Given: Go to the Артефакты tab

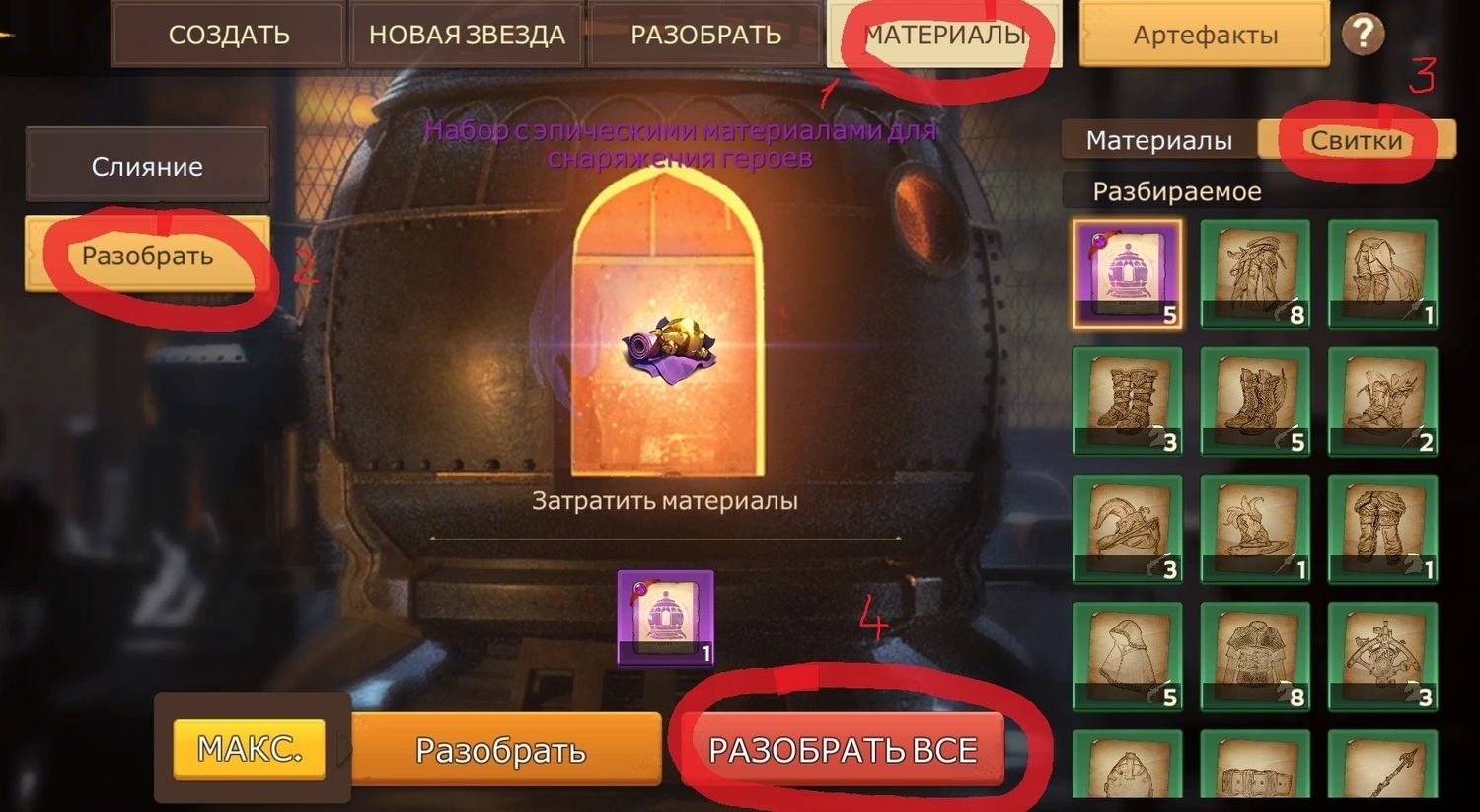Looking at the screenshot, I should (1205, 36).
